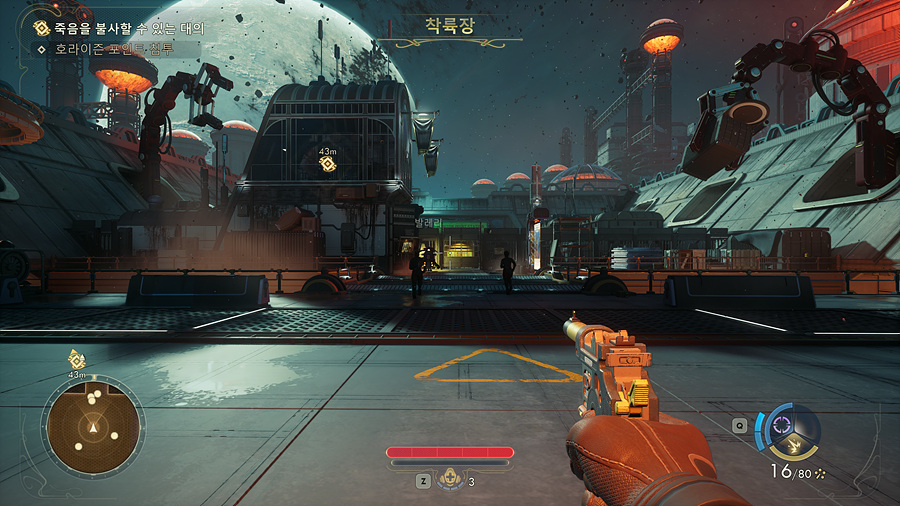Use the medical inhaler icon
Screen dimensions: 900x506
pyautogui.click(x=450, y=480)
